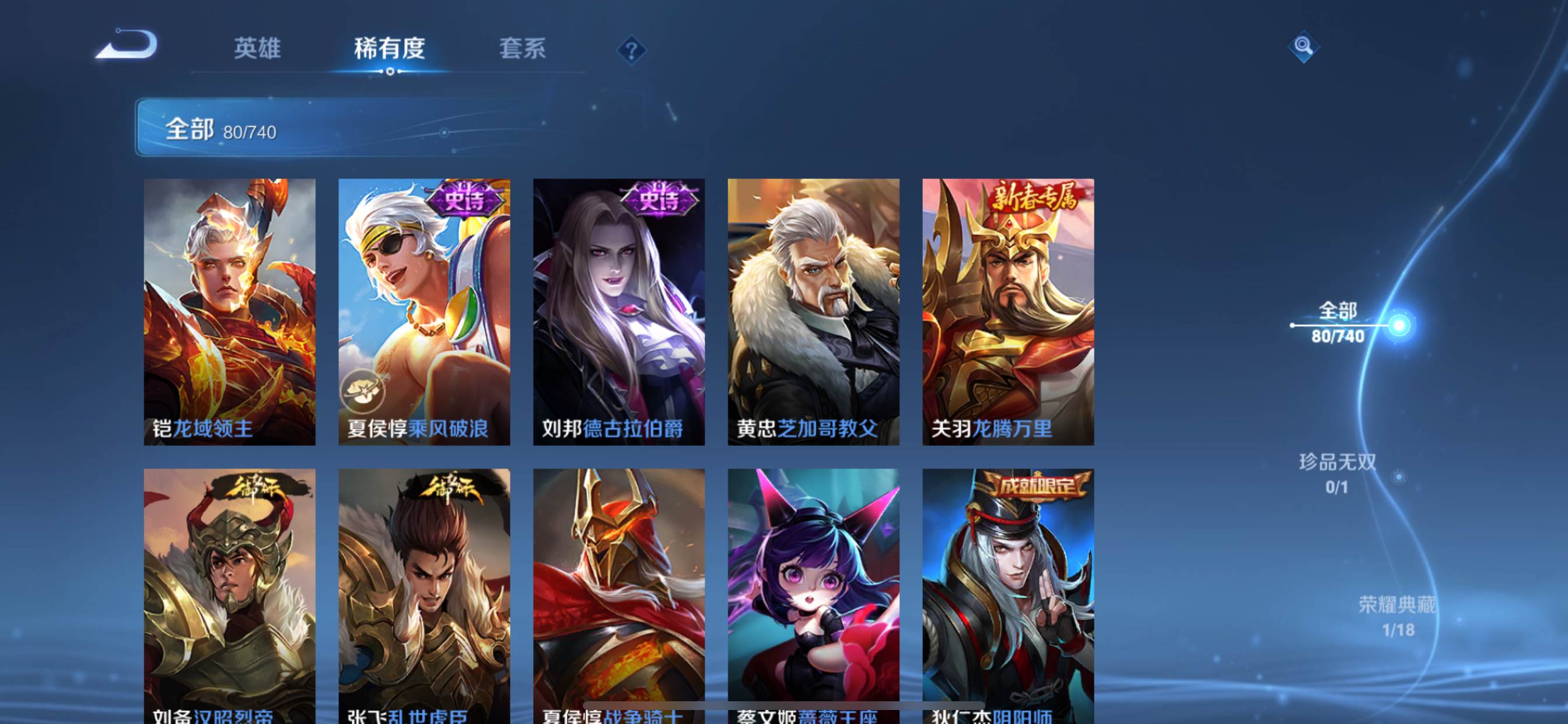View the 关羽 龙腾万里 skin card
This screenshot has height=724, width=1568.
1008,311
